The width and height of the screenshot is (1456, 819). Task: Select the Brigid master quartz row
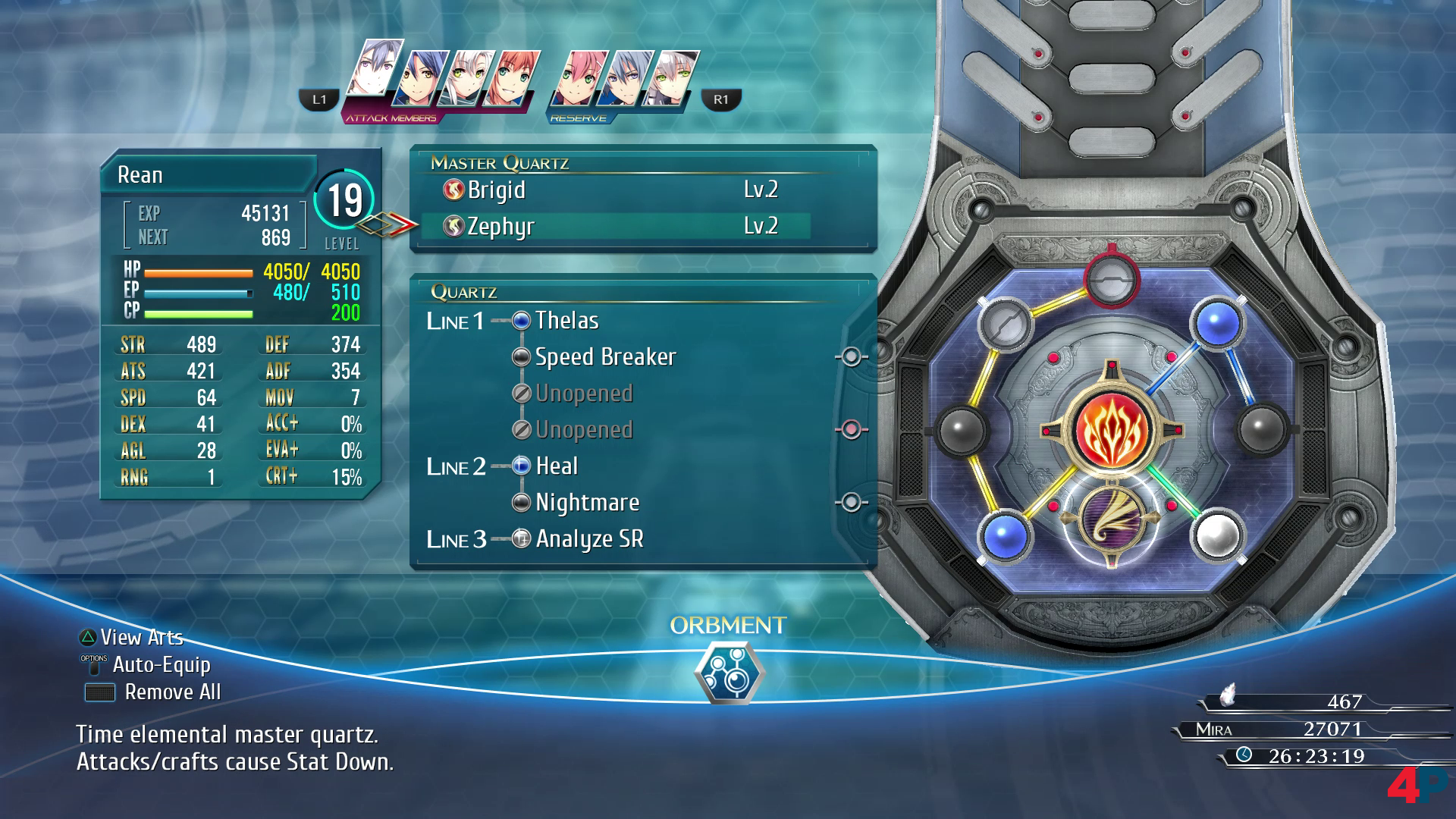pyautogui.click(x=614, y=190)
